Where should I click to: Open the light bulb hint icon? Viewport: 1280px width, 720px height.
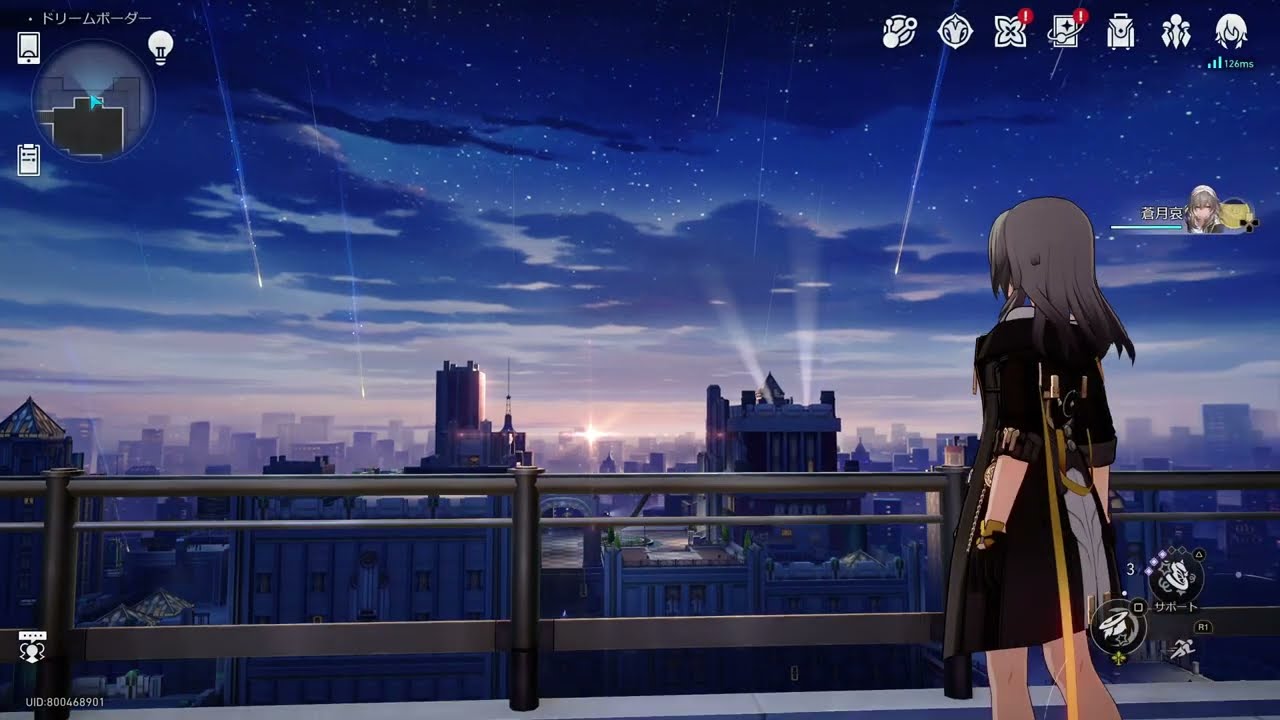pyautogui.click(x=160, y=46)
